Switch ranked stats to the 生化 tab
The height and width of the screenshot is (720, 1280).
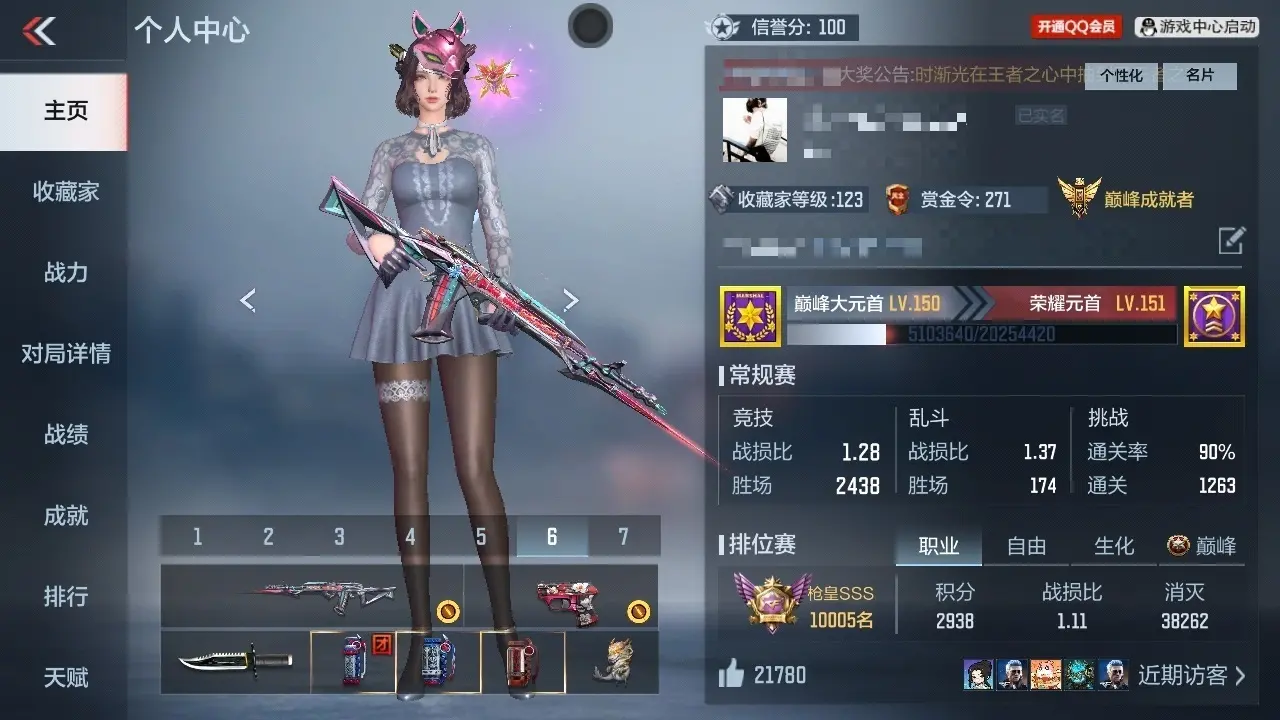pyautogui.click(x=1114, y=546)
